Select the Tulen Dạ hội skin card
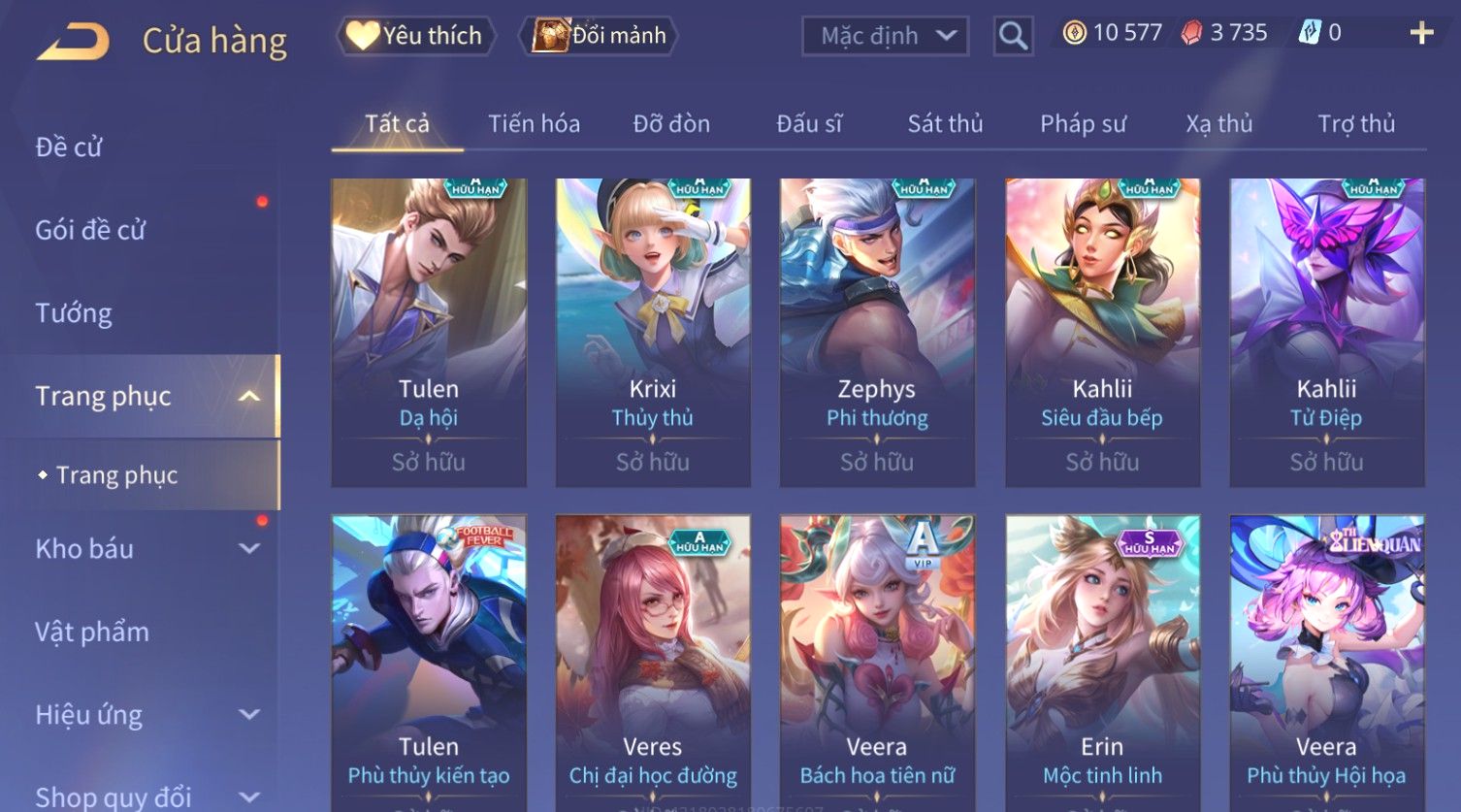The height and width of the screenshot is (812, 1461). tap(429, 332)
